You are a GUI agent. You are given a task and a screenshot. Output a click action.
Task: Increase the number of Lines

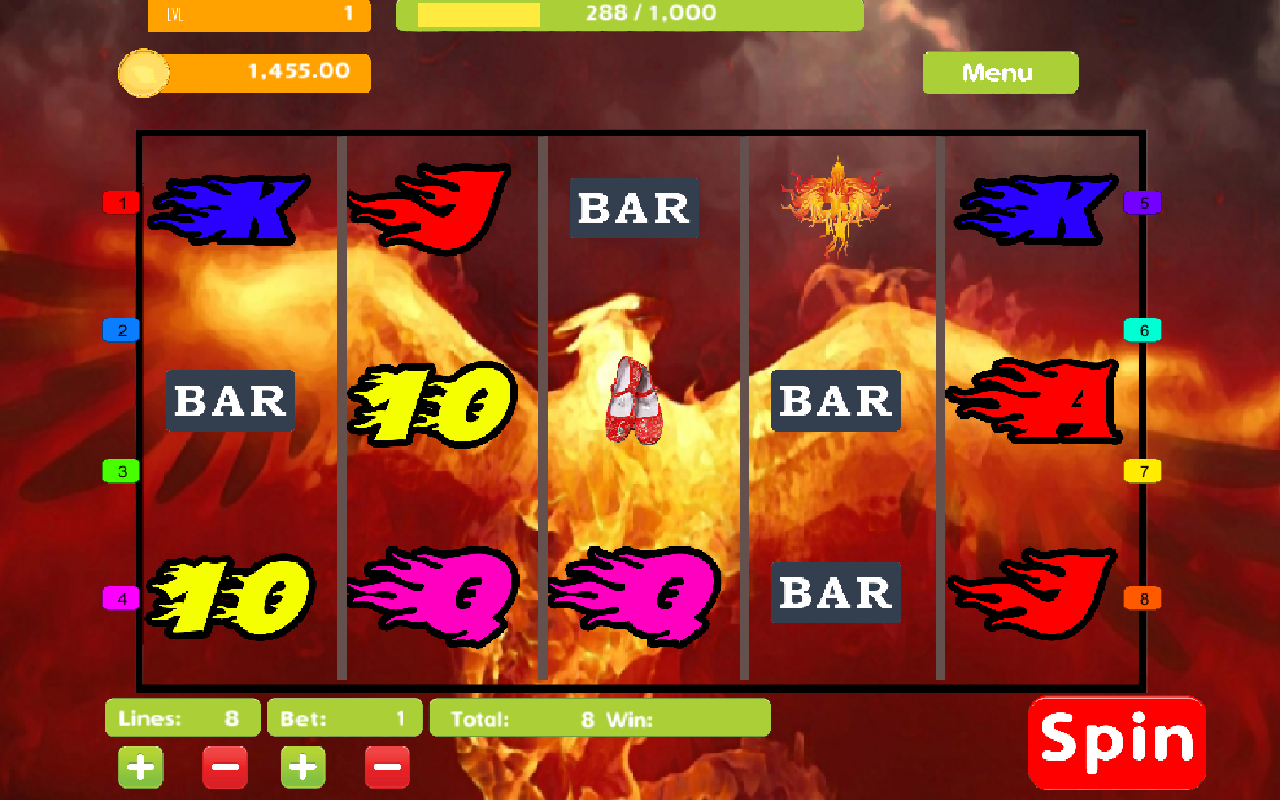[140, 767]
